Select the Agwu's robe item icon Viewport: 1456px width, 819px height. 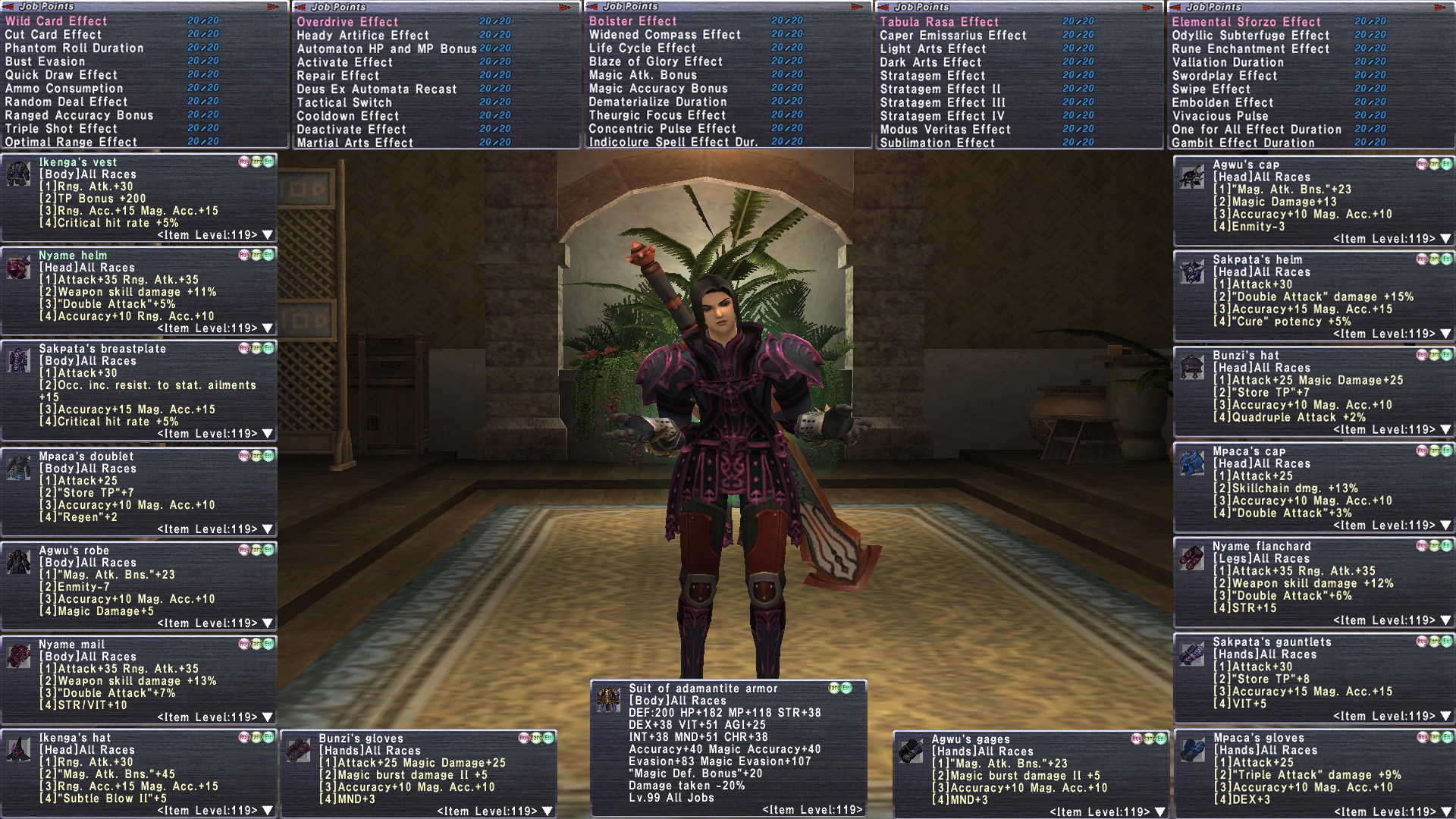(18, 562)
